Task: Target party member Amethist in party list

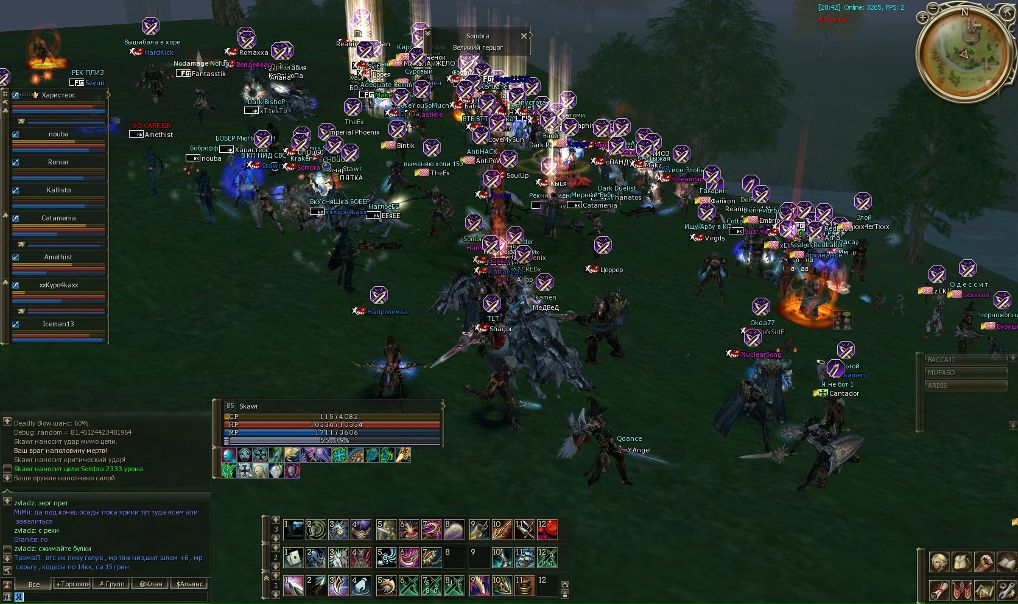Action: point(58,257)
